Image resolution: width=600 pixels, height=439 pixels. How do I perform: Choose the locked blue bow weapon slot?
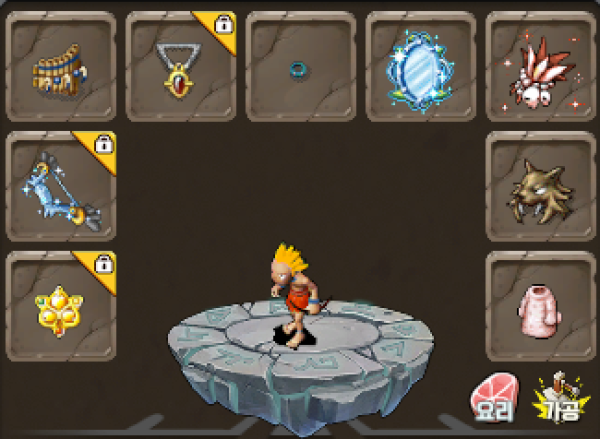coord(61,186)
